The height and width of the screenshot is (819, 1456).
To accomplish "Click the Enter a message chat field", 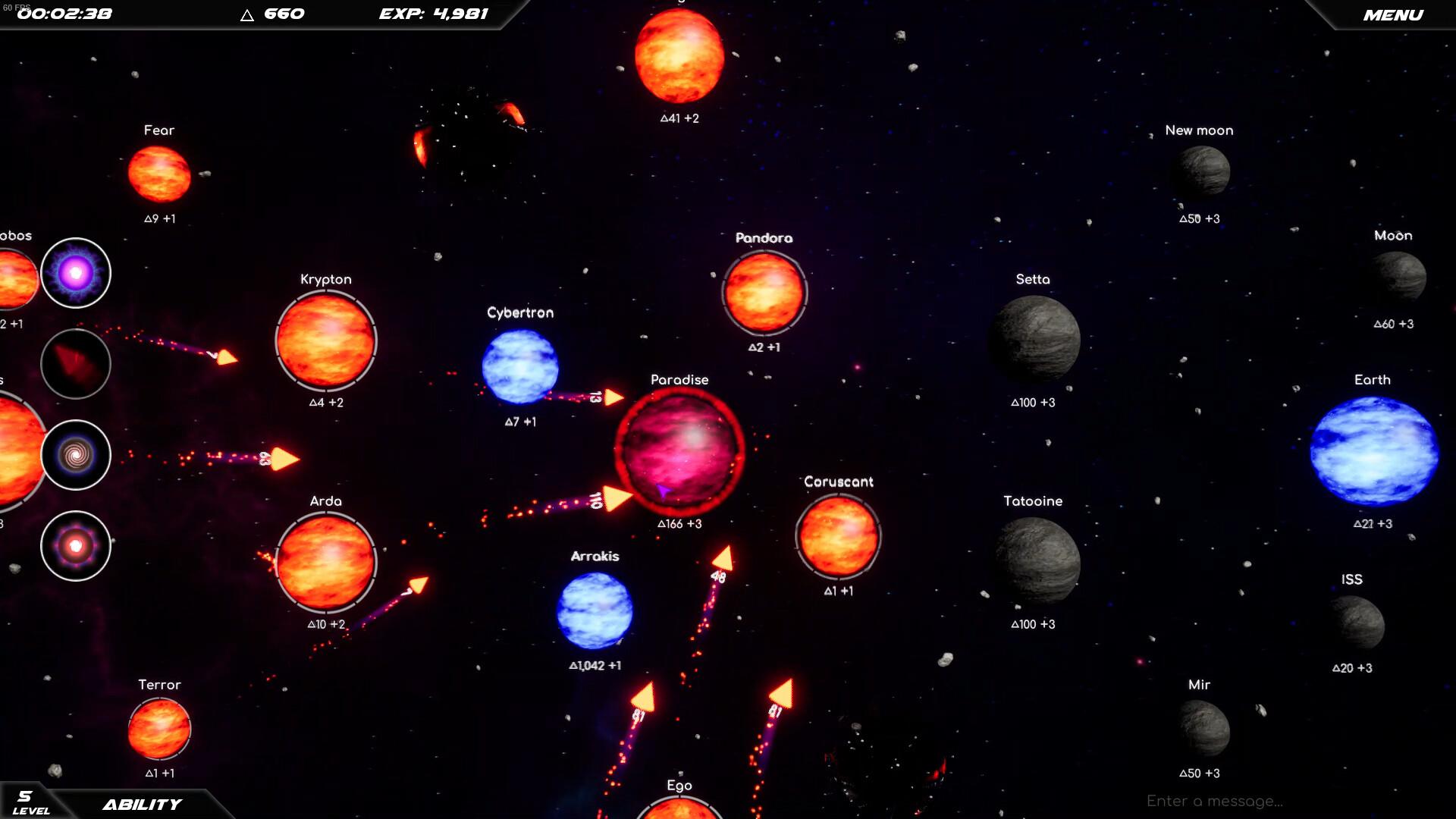I will point(1213,800).
